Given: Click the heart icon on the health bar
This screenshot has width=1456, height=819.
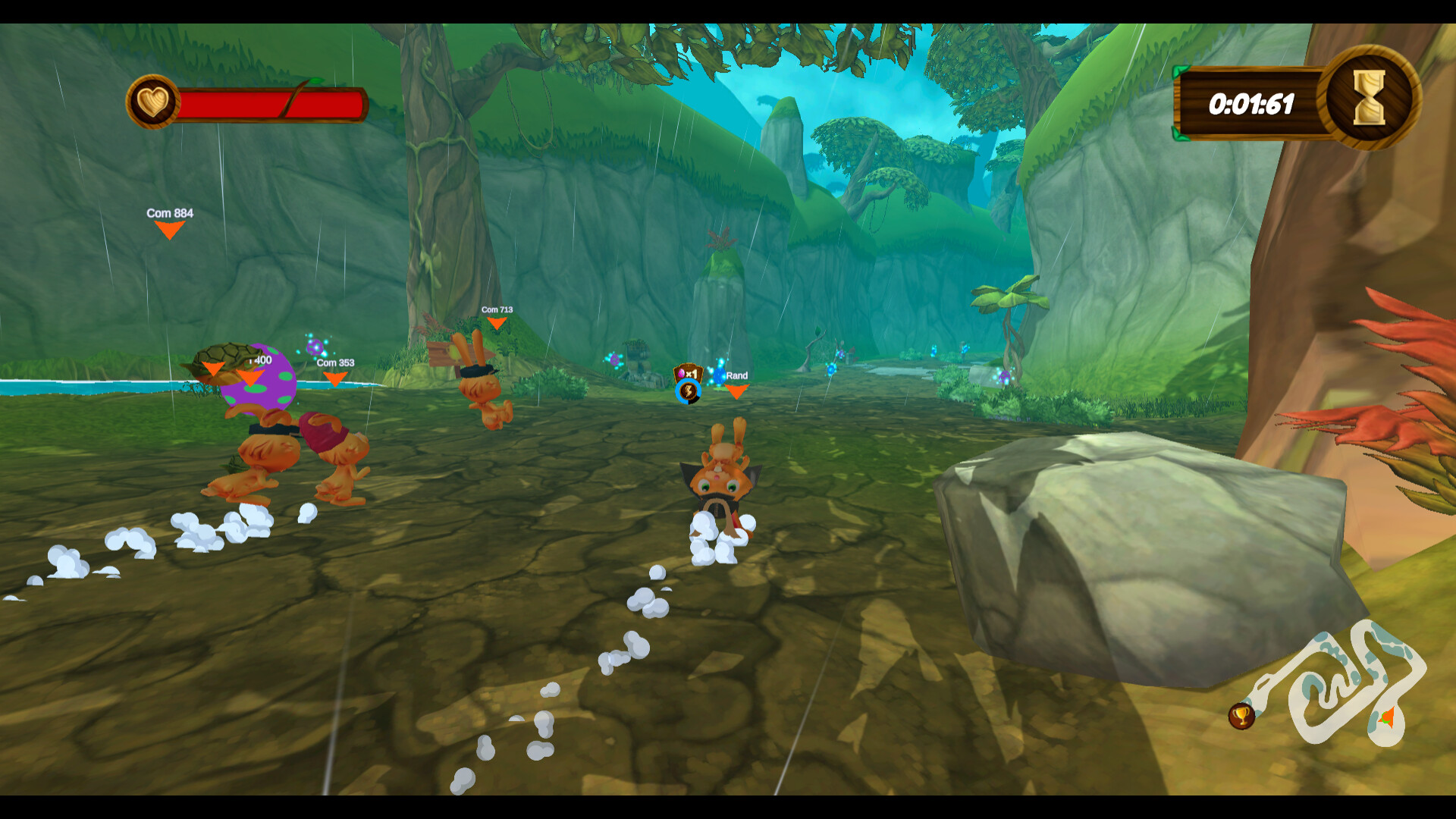Looking at the screenshot, I should point(155,102).
